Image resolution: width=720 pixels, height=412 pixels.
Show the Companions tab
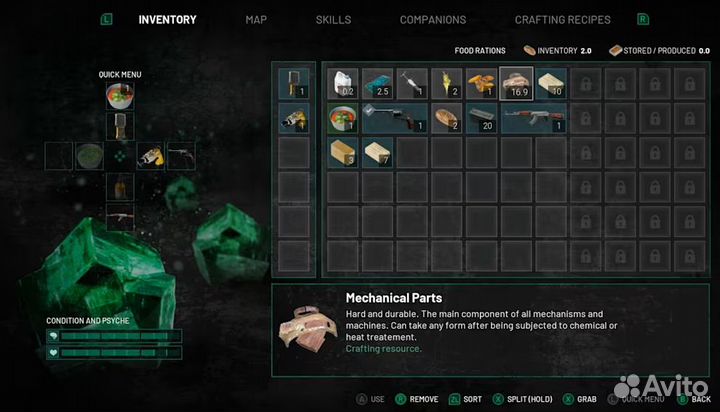coord(433,20)
